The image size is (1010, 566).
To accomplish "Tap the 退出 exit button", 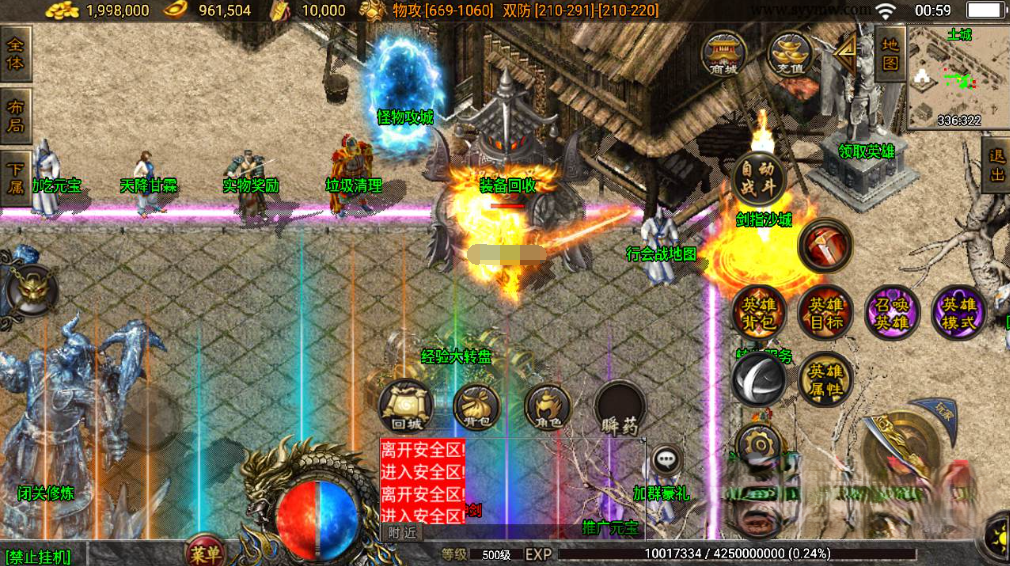I will tap(996, 166).
